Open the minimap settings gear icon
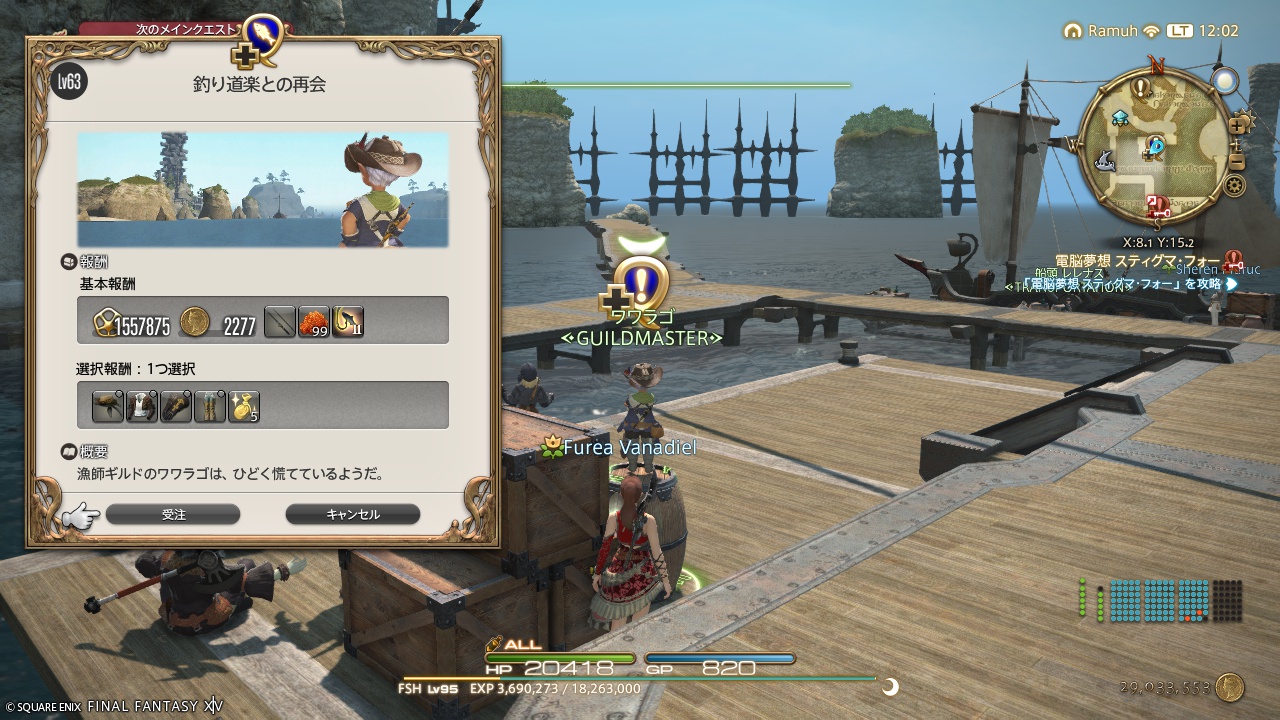 1233,183
